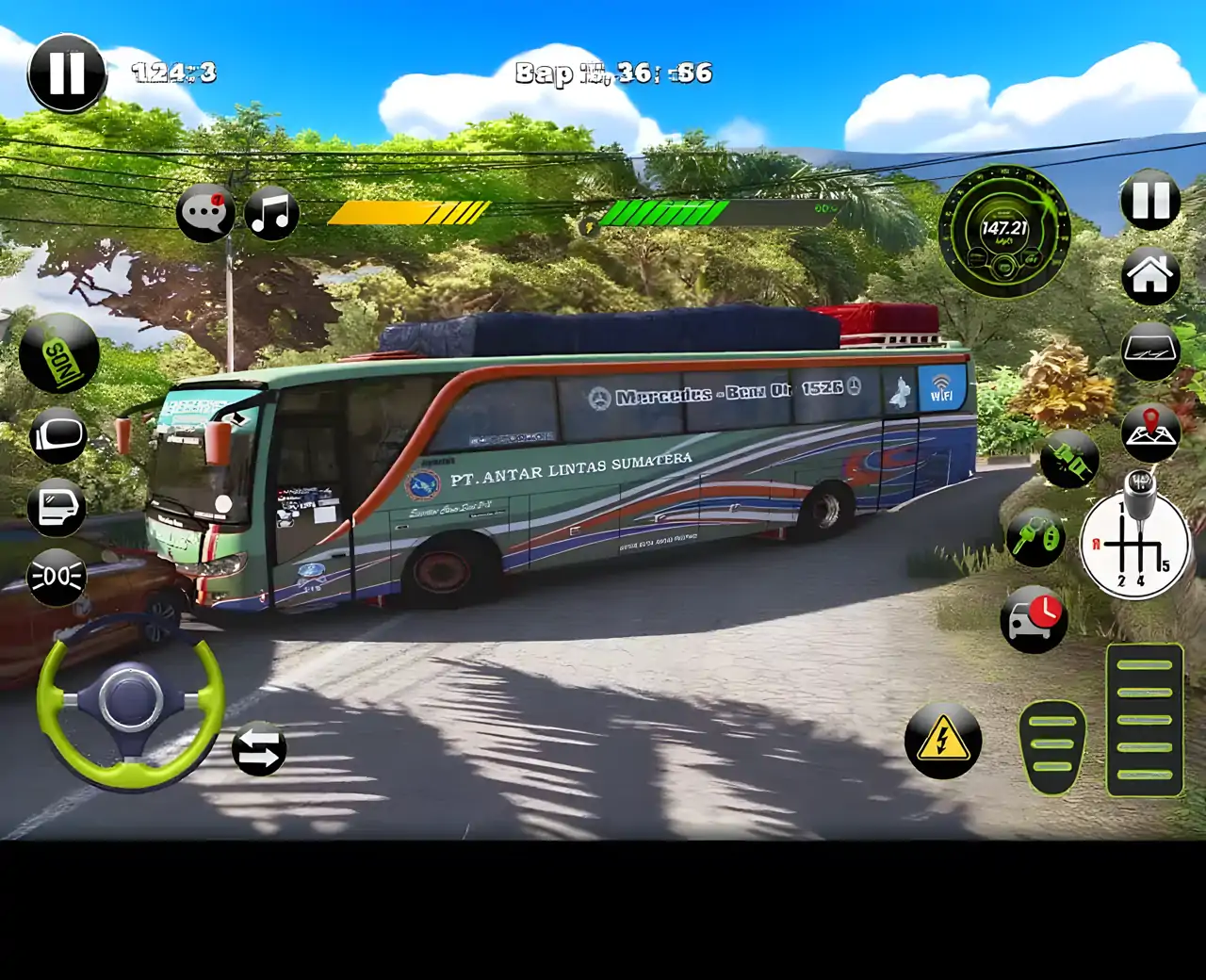
Task: Click the large pause button beside the timer
Action: [x=67, y=73]
